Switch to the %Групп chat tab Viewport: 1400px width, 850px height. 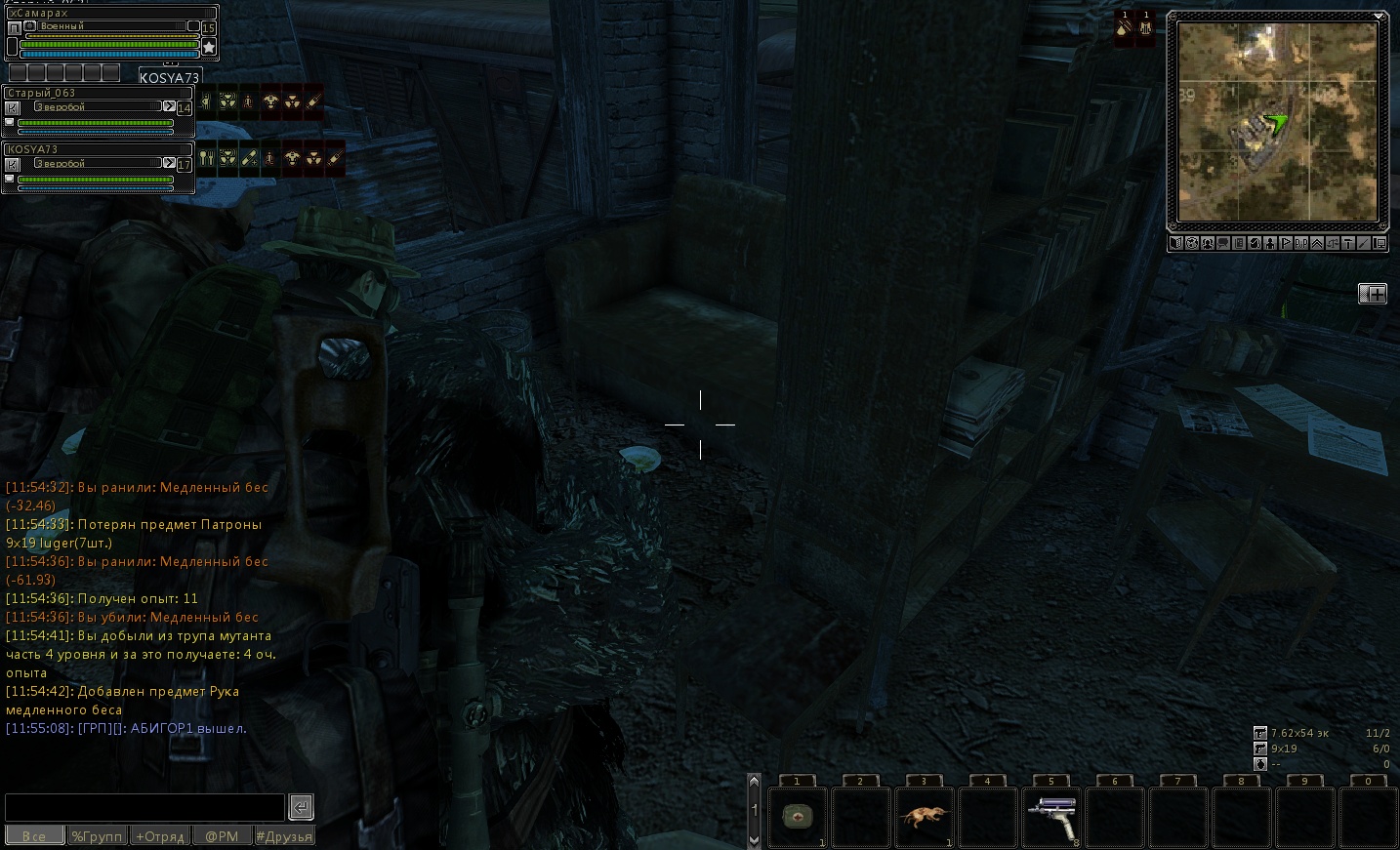tap(97, 836)
